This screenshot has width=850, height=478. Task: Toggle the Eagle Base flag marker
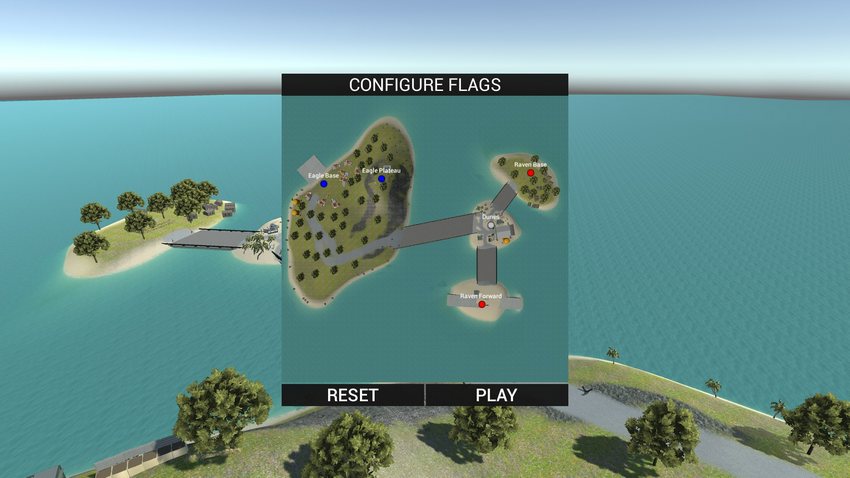pos(324,184)
